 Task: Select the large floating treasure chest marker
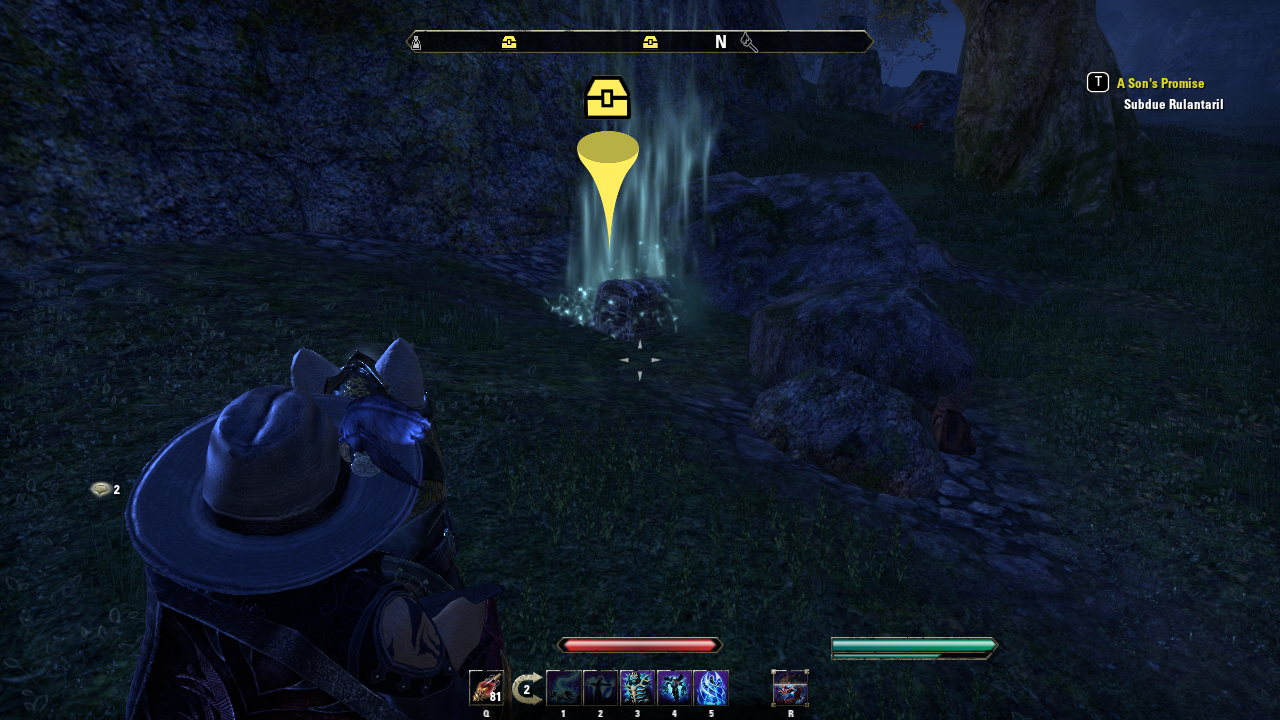[x=607, y=98]
